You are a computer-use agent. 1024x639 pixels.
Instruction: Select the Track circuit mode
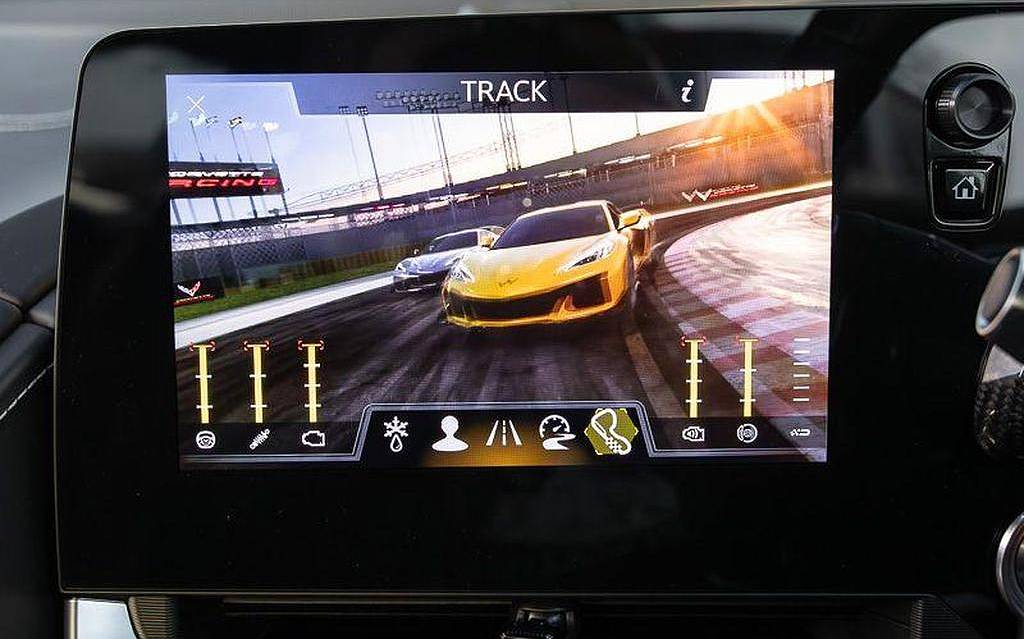(x=611, y=432)
